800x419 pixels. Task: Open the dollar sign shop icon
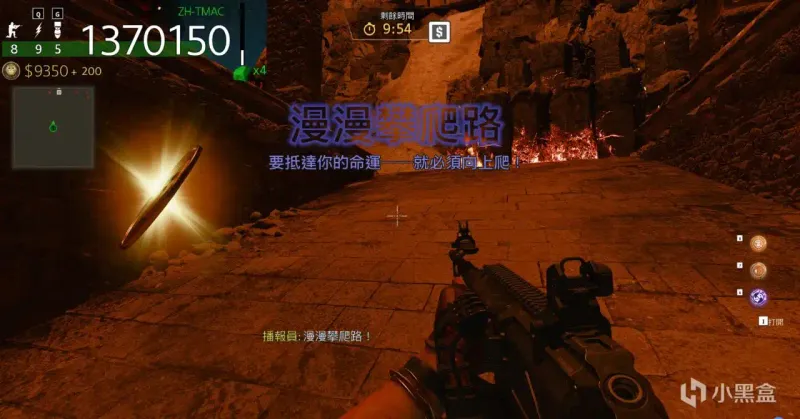[x=438, y=32]
